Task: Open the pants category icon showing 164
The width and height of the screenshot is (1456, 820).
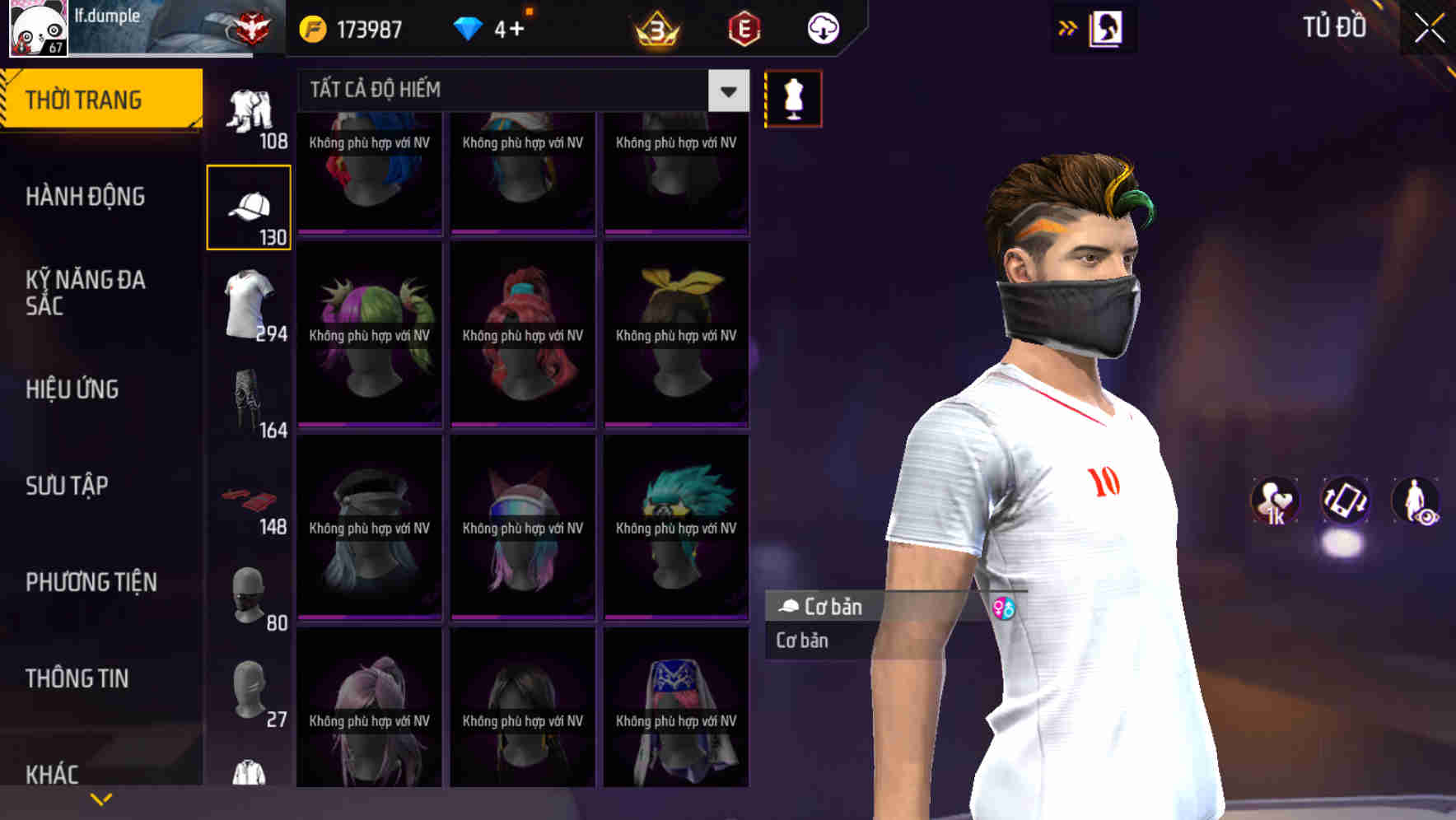Action: (x=249, y=403)
